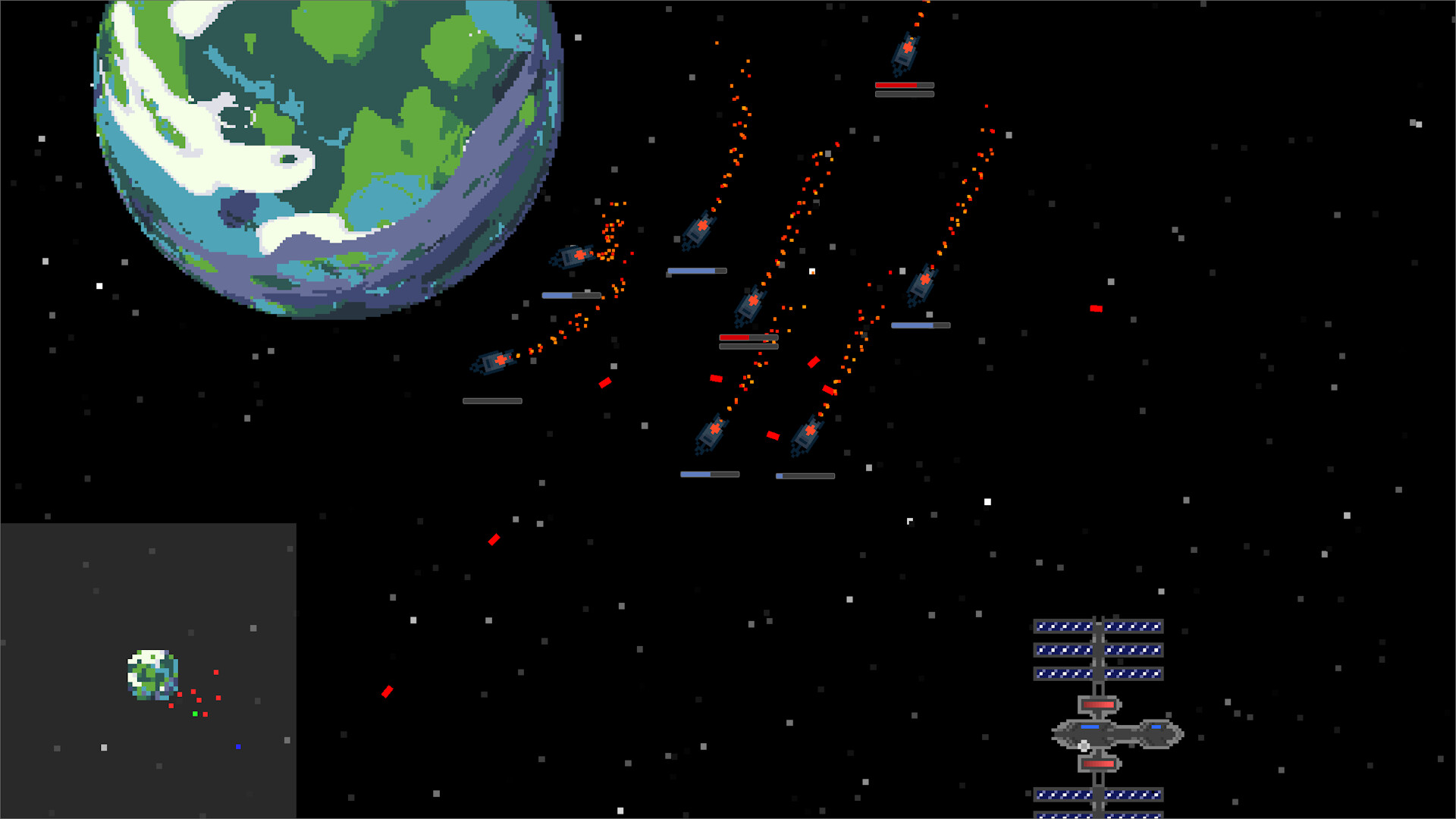Select the station's top solar panel array

[1100, 626]
